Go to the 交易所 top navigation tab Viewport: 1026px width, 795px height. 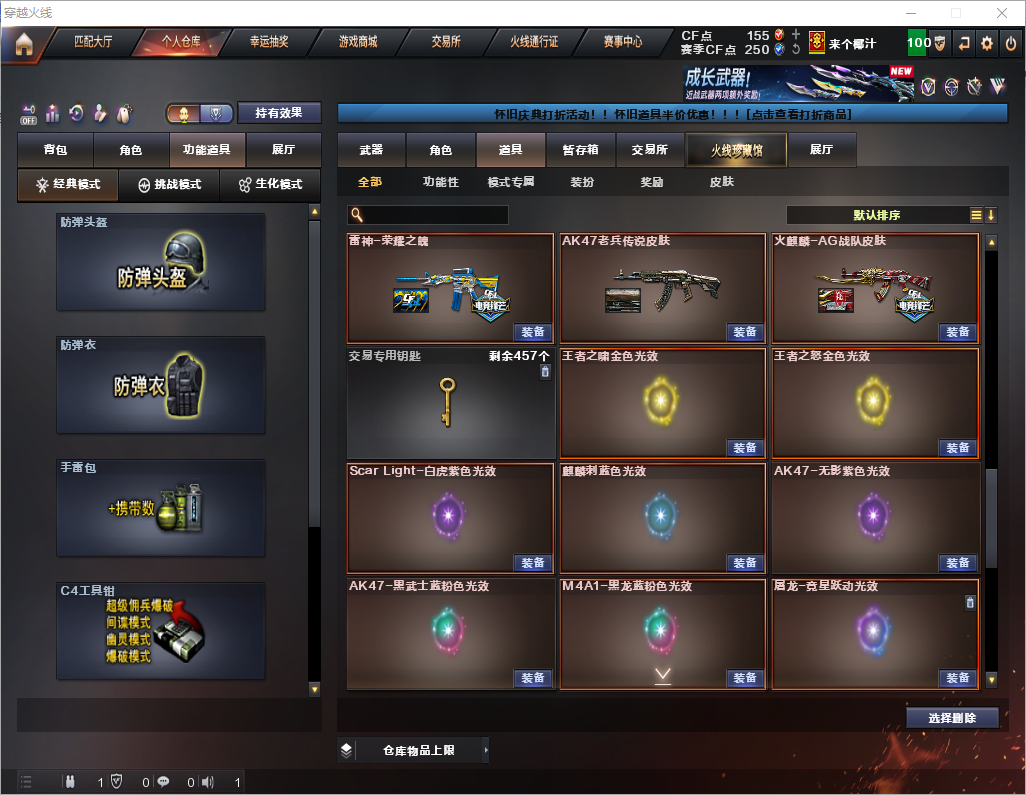click(x=446, y=43)
